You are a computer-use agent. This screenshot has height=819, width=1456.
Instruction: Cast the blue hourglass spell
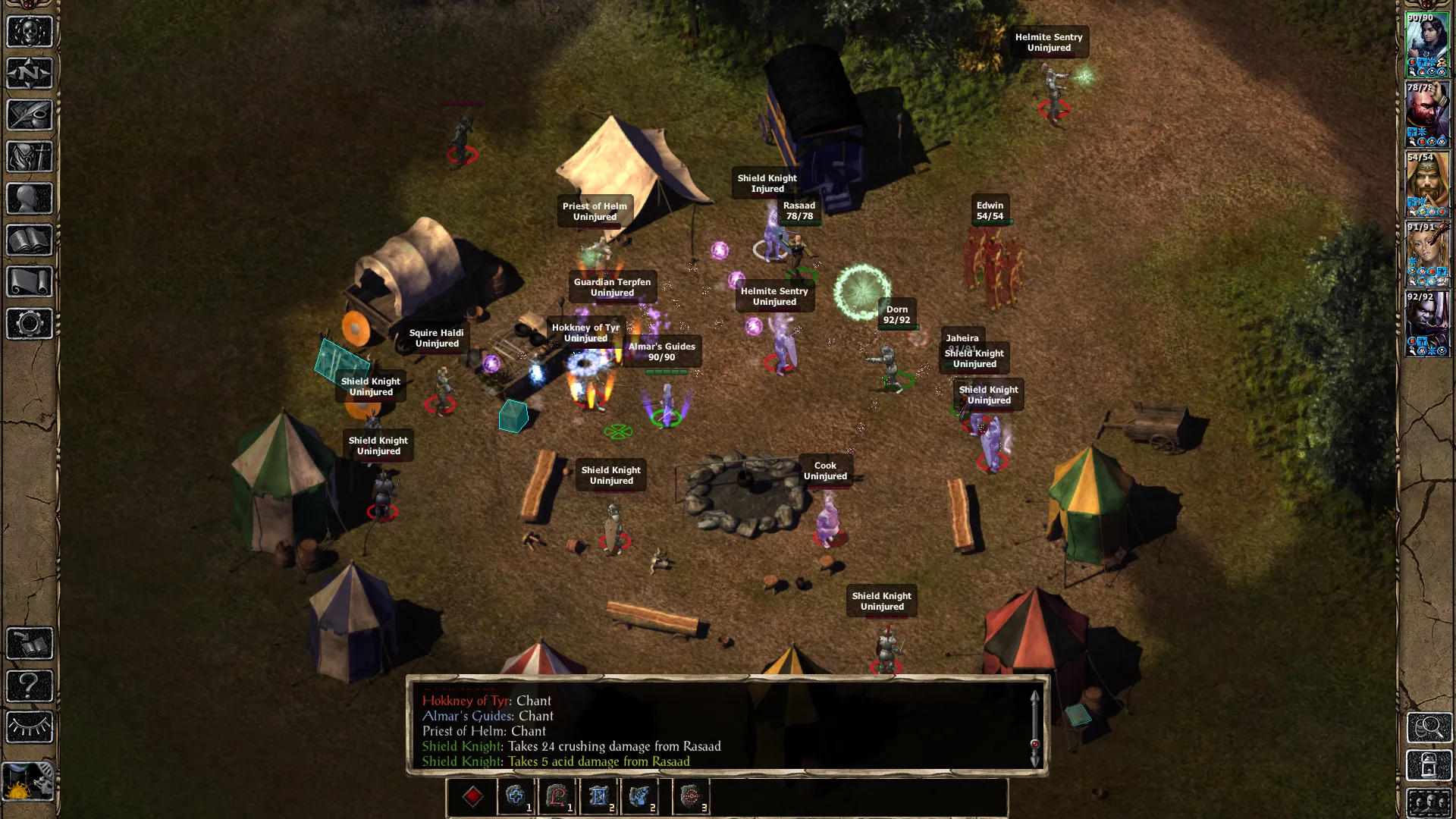point(598,796)
